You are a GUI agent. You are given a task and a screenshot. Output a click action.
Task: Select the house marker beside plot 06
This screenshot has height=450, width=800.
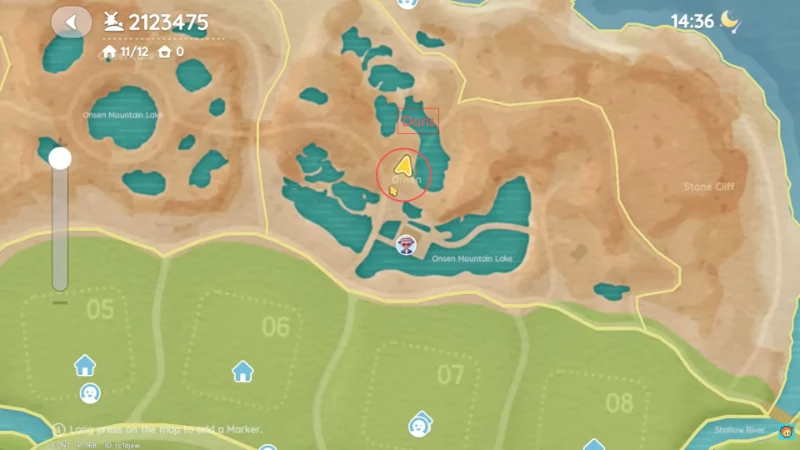click(x=242, y=372)
